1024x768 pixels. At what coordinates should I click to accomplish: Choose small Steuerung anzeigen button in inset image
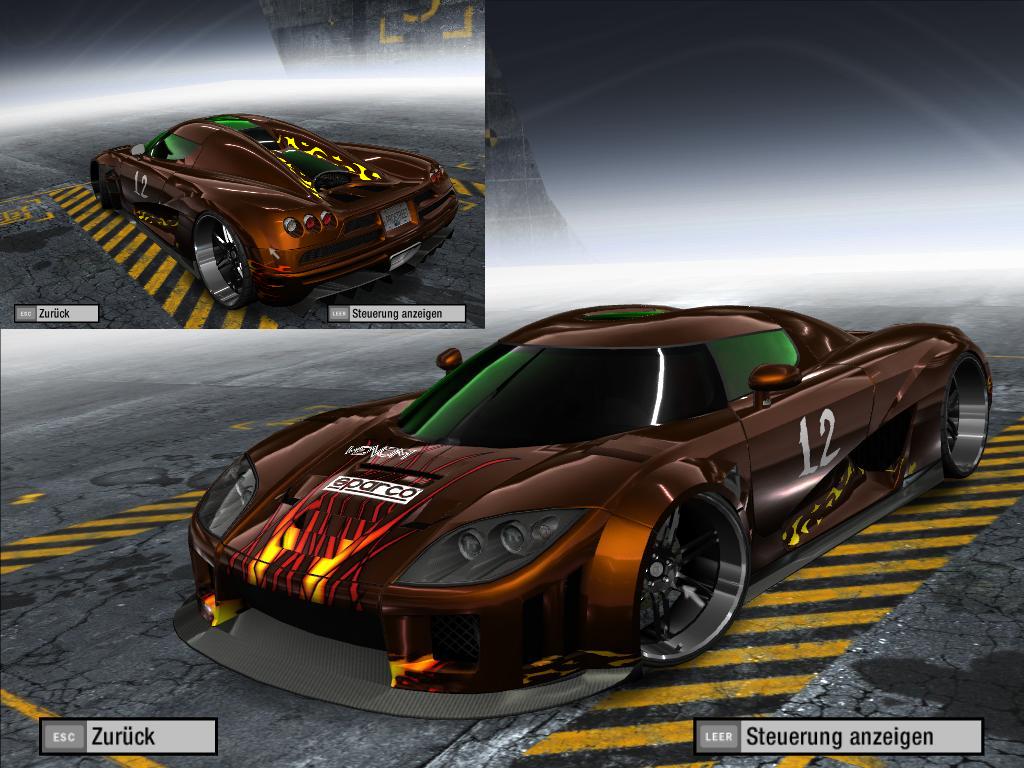[x=397, y=313]
